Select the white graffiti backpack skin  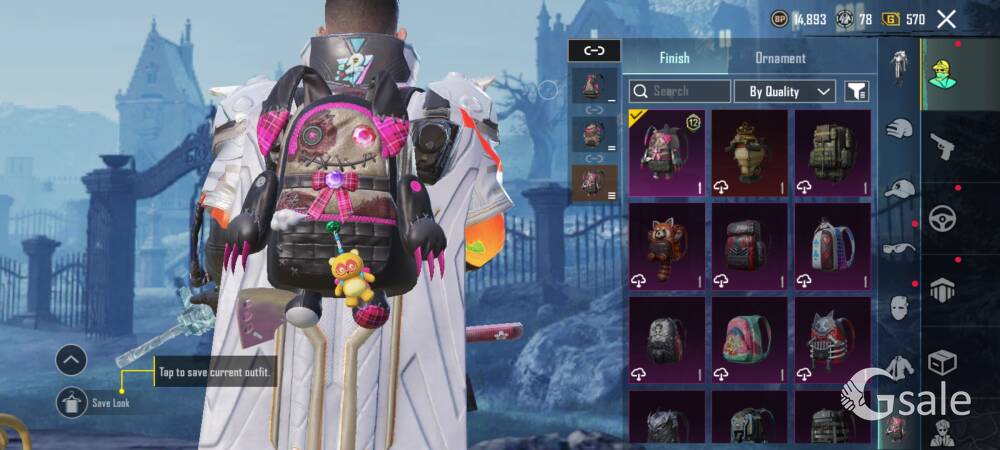(x=832, y=245)
